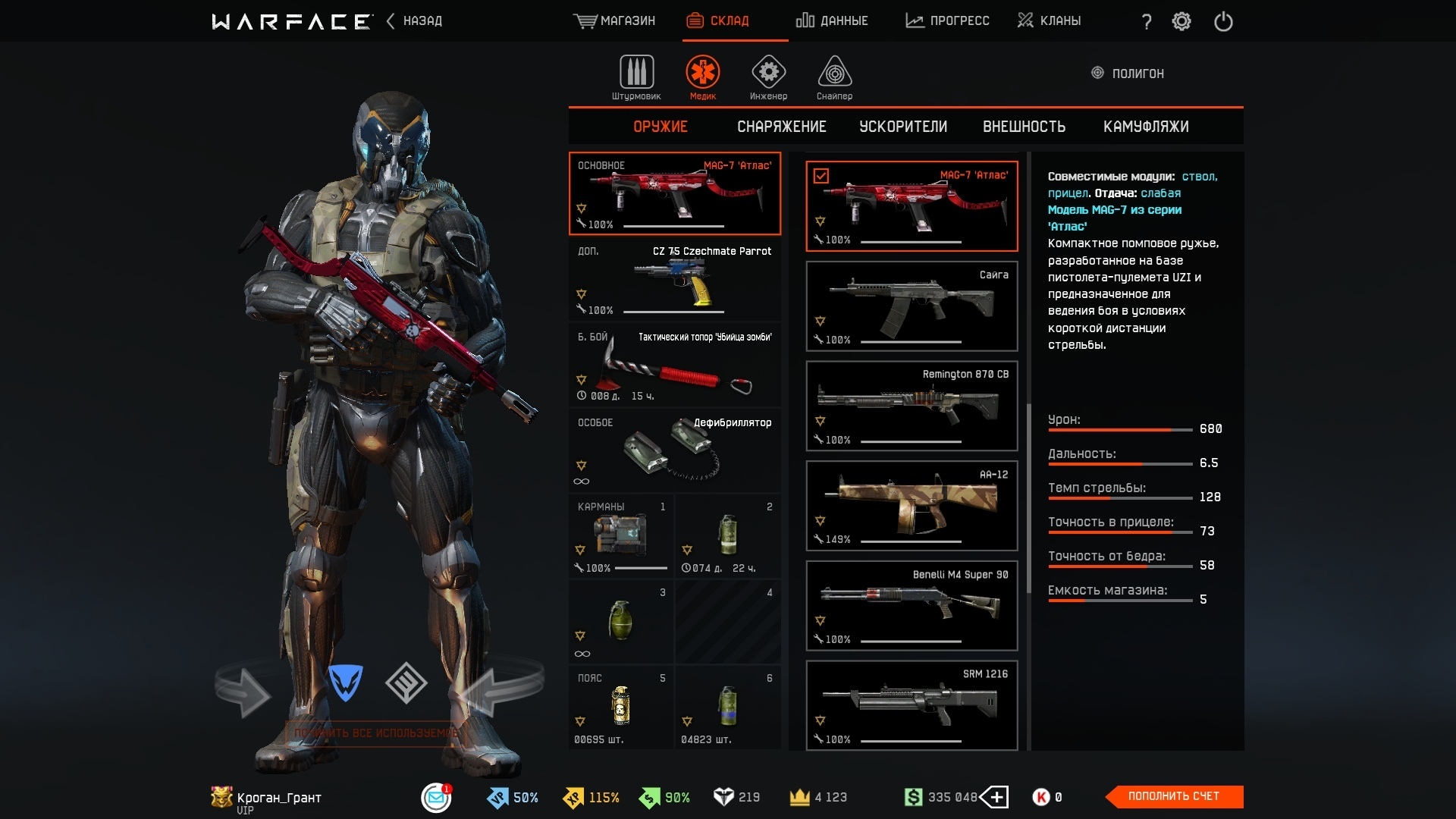
Task: Go back with the НАЗАД button
Action: click(415, 21)
